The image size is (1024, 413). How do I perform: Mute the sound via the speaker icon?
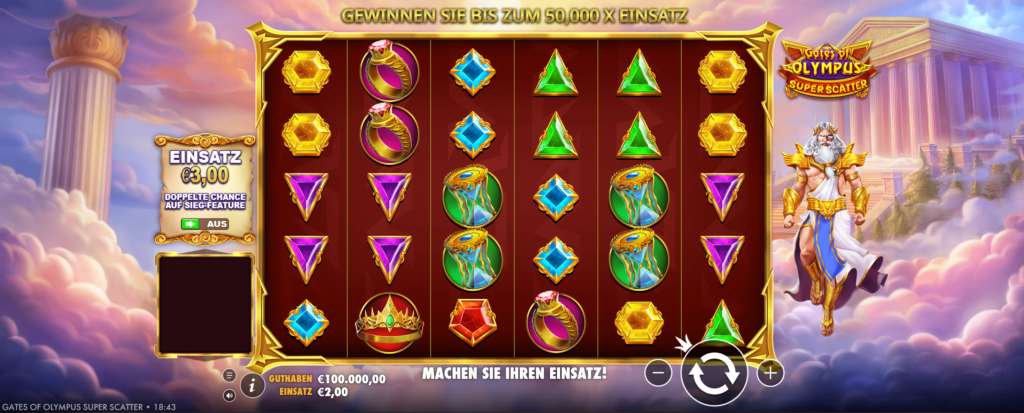[229, 395]
